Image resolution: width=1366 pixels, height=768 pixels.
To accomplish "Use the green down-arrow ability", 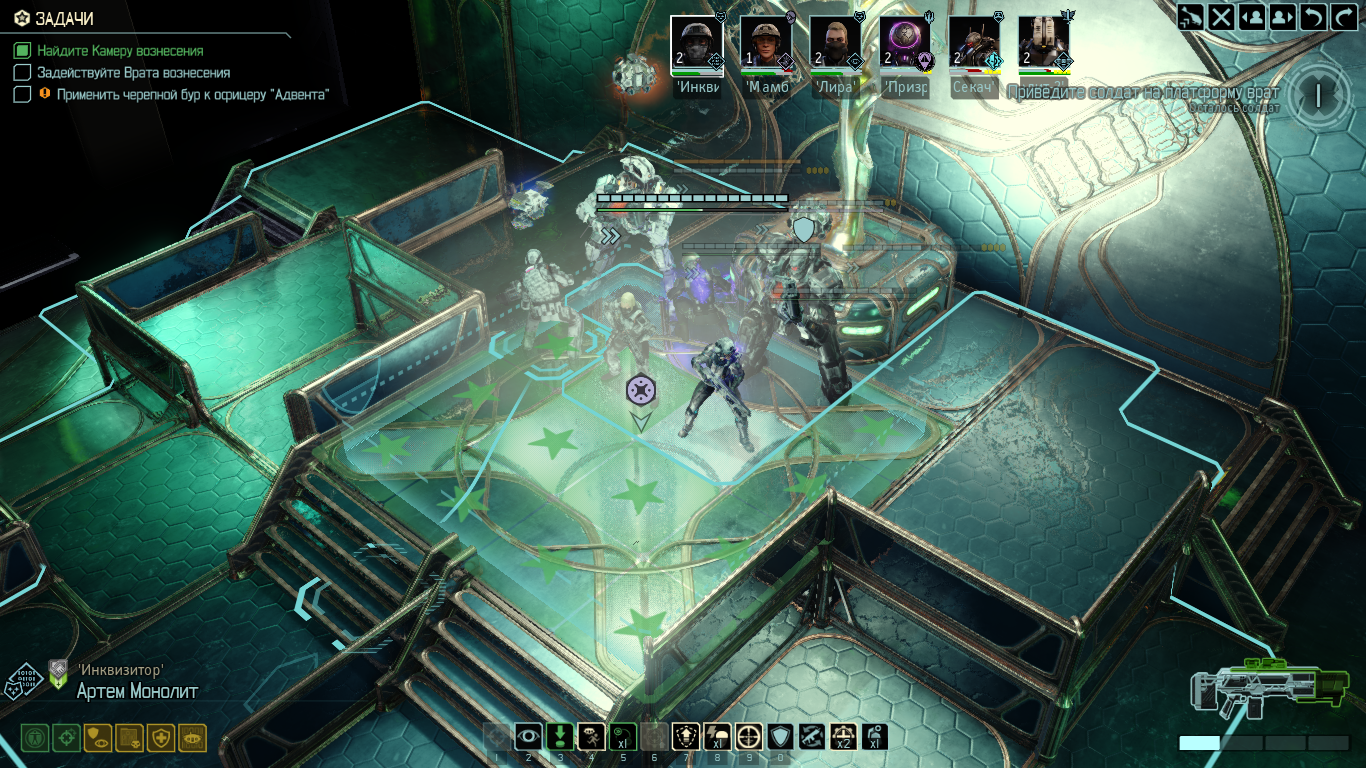I will 560,737.
